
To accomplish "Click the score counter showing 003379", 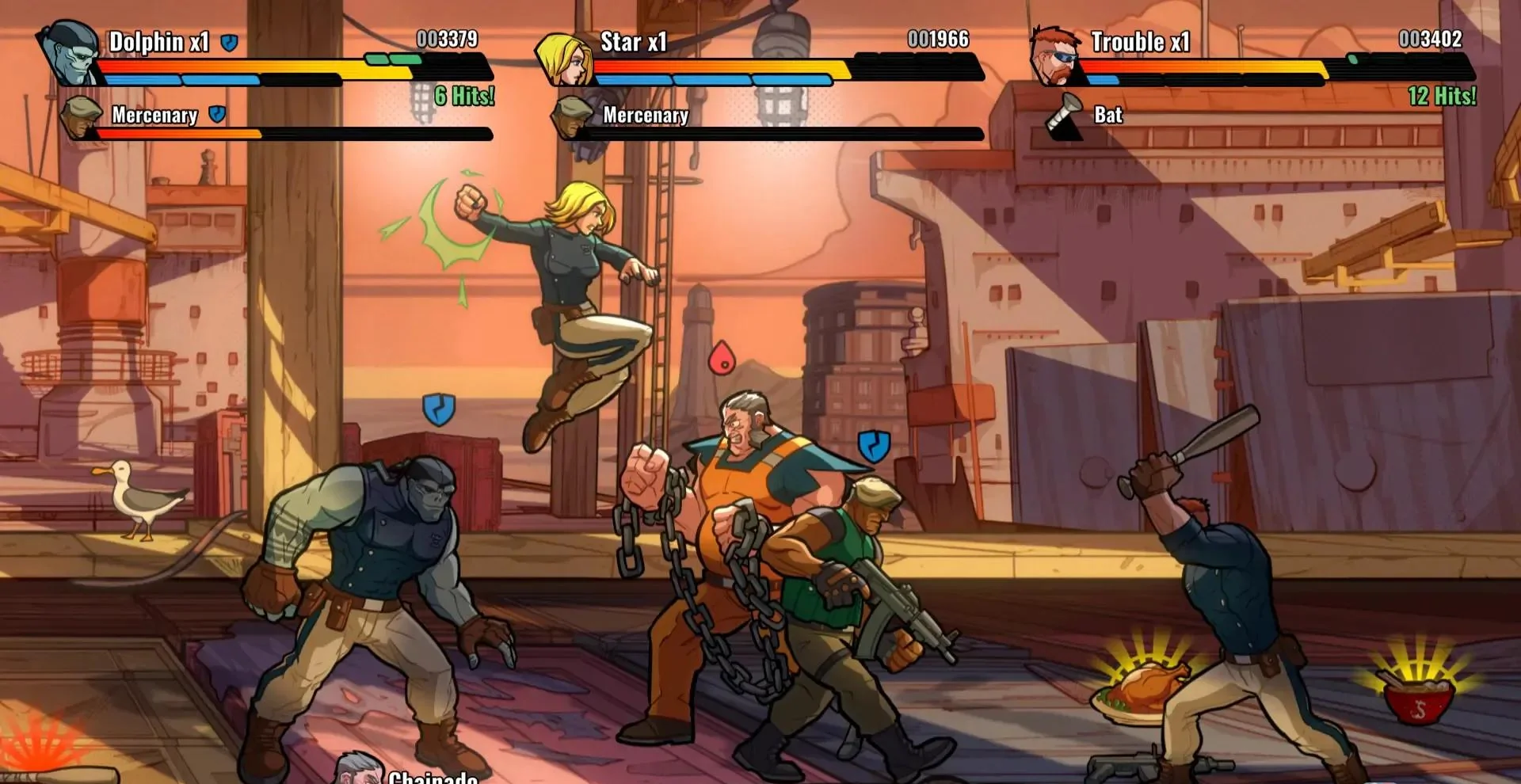I will click(448, 37).
